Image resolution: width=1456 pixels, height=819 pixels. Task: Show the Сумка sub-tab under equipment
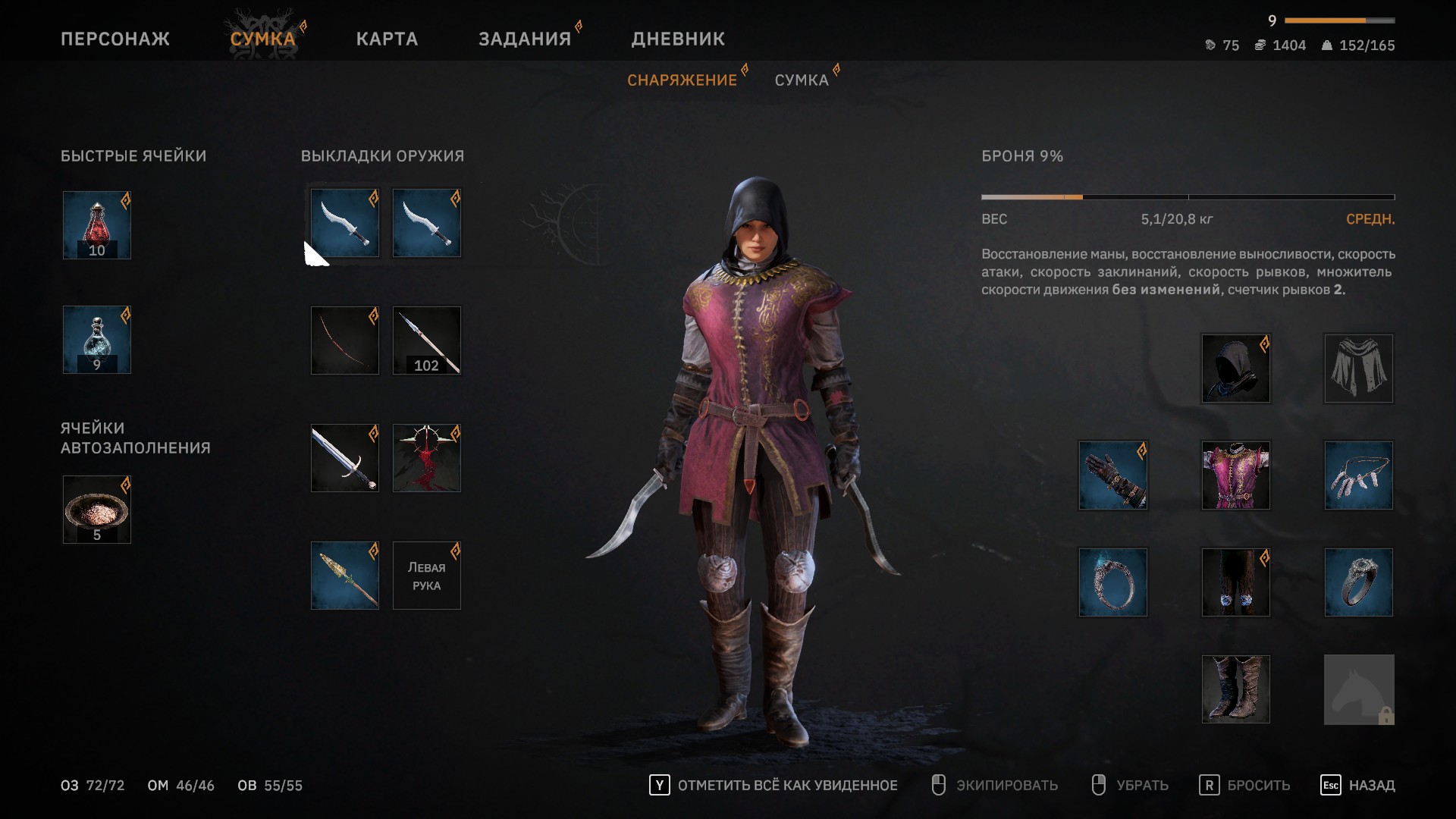802,80
